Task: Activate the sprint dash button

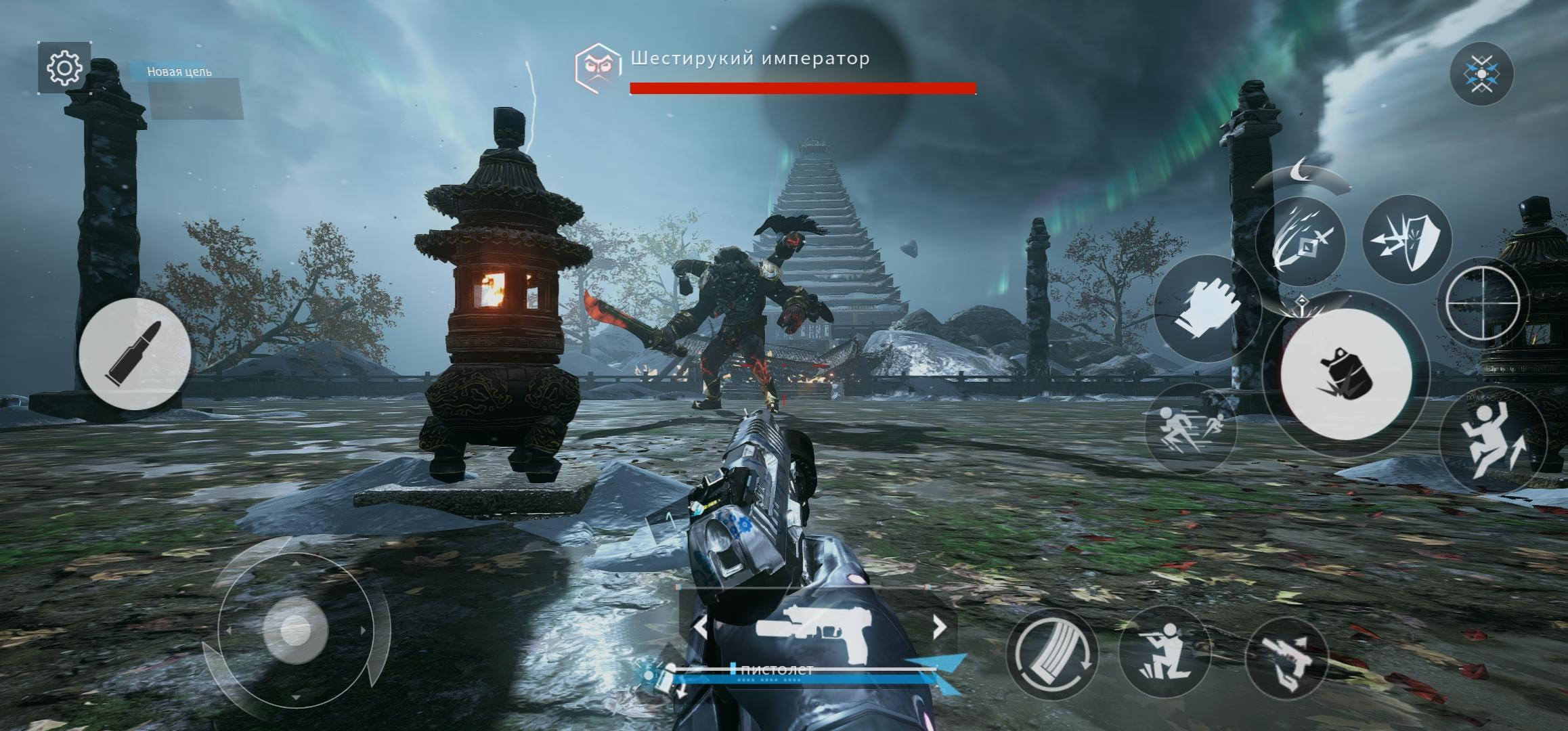Action: pyautogui.click(x=1190, y=428)
